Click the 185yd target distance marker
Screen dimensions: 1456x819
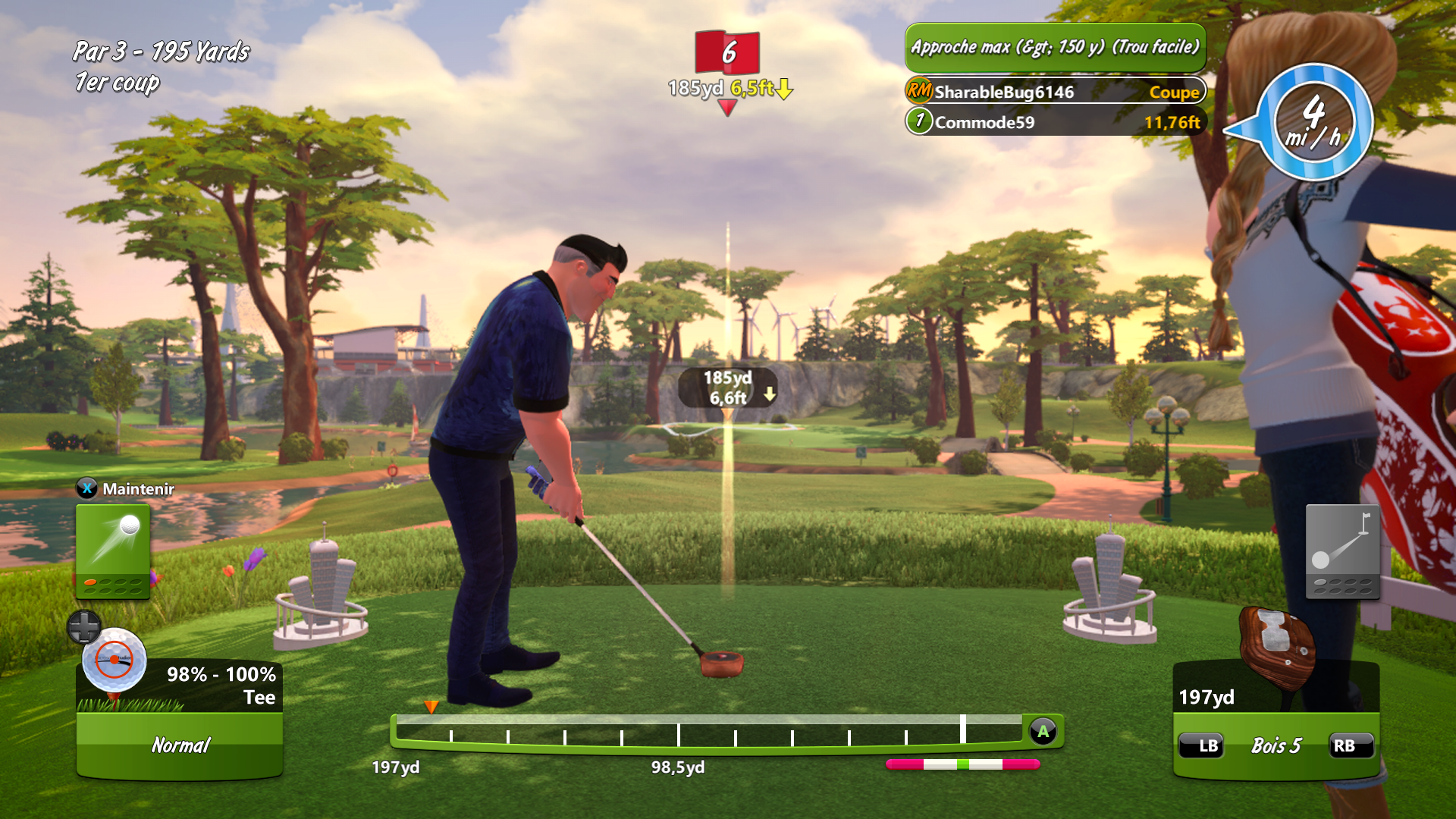click(727, 388)
